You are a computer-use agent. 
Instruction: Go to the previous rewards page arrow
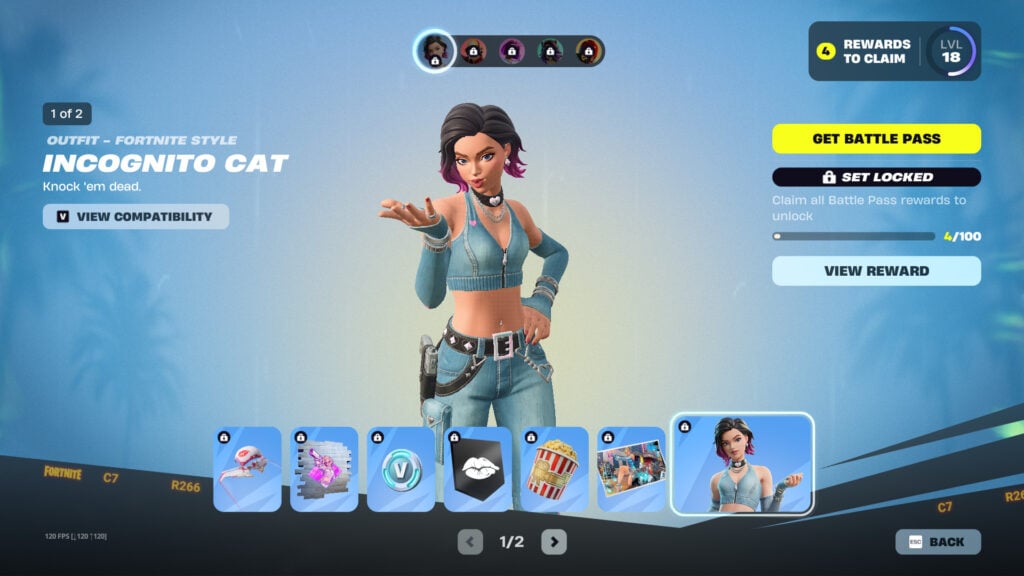pyautogui.click(x=470, y=542)
